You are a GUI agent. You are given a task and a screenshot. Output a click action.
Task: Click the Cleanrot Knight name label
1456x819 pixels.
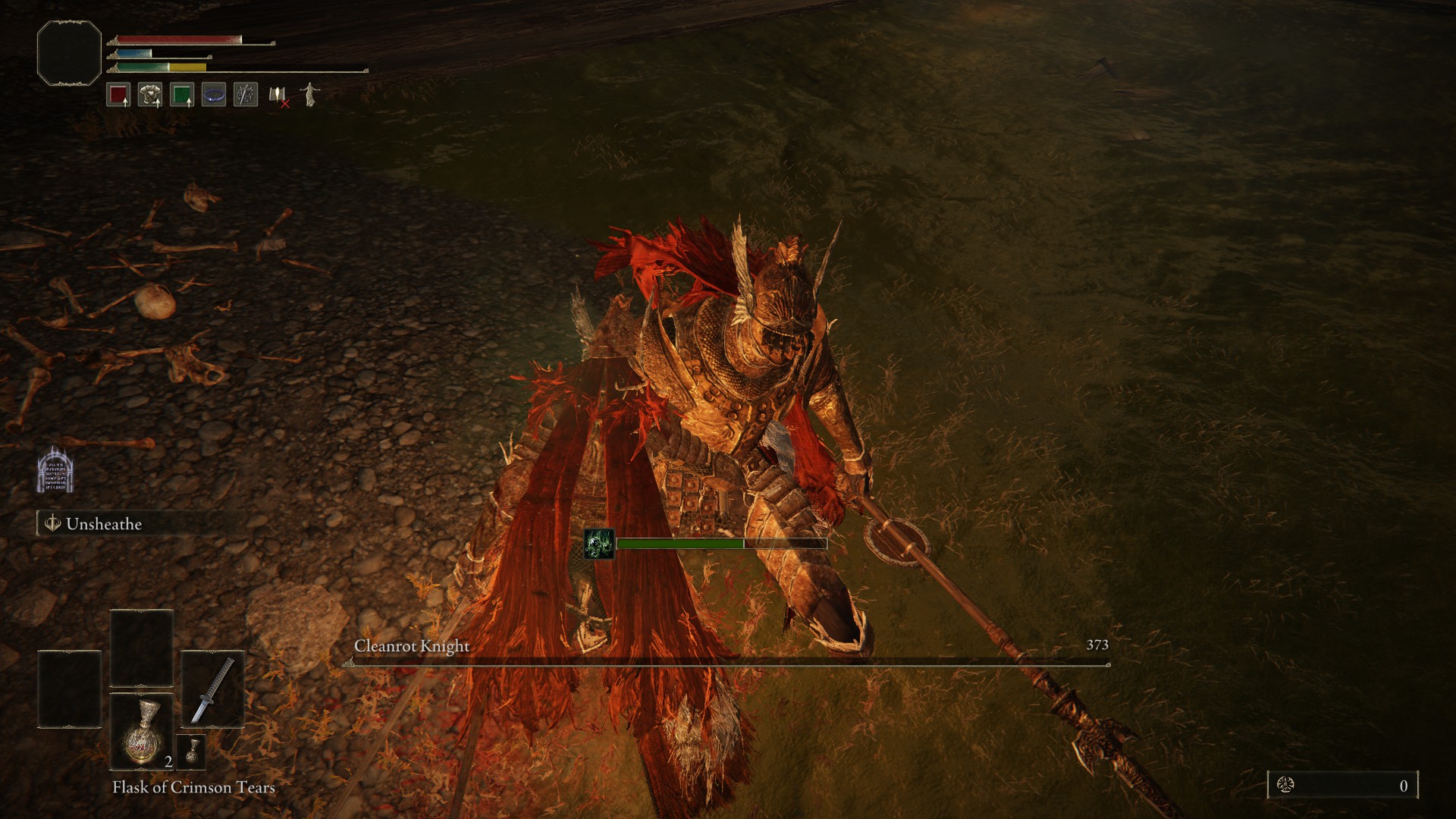tap(412, 645)
